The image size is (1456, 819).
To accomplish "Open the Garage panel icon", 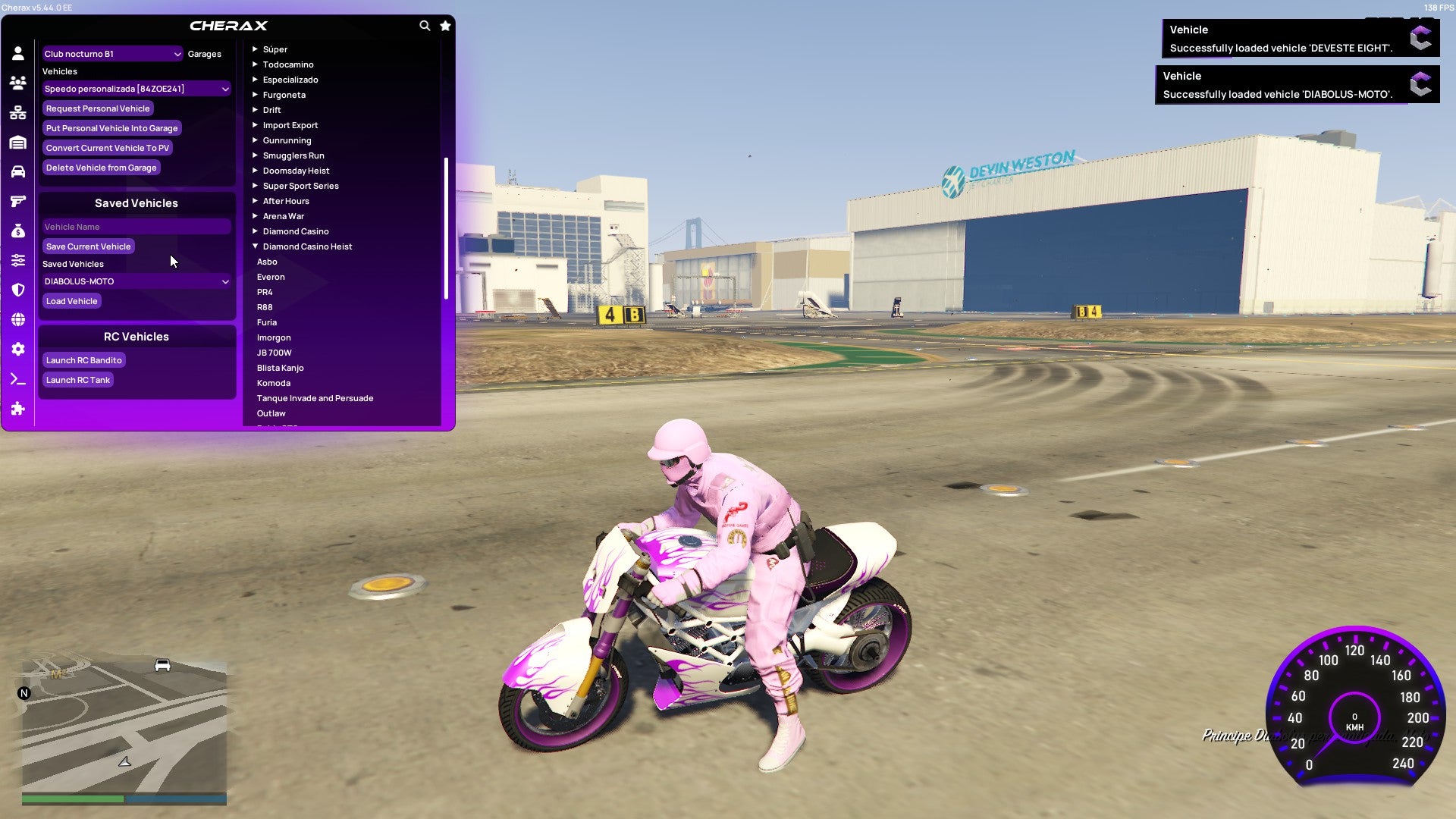I will click(x=17, y=141).
